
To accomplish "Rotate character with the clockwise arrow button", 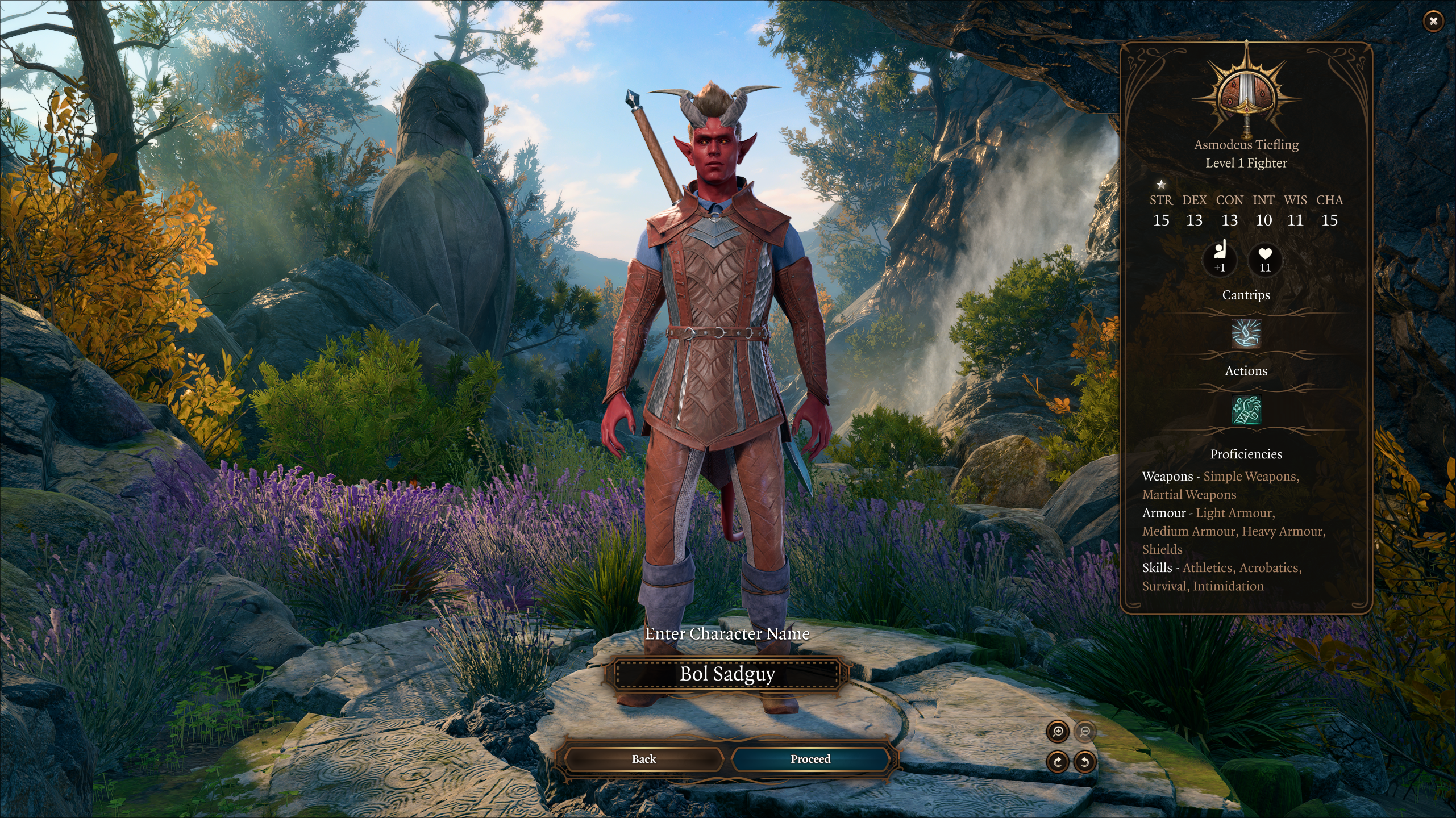I will click(1058, 762).
